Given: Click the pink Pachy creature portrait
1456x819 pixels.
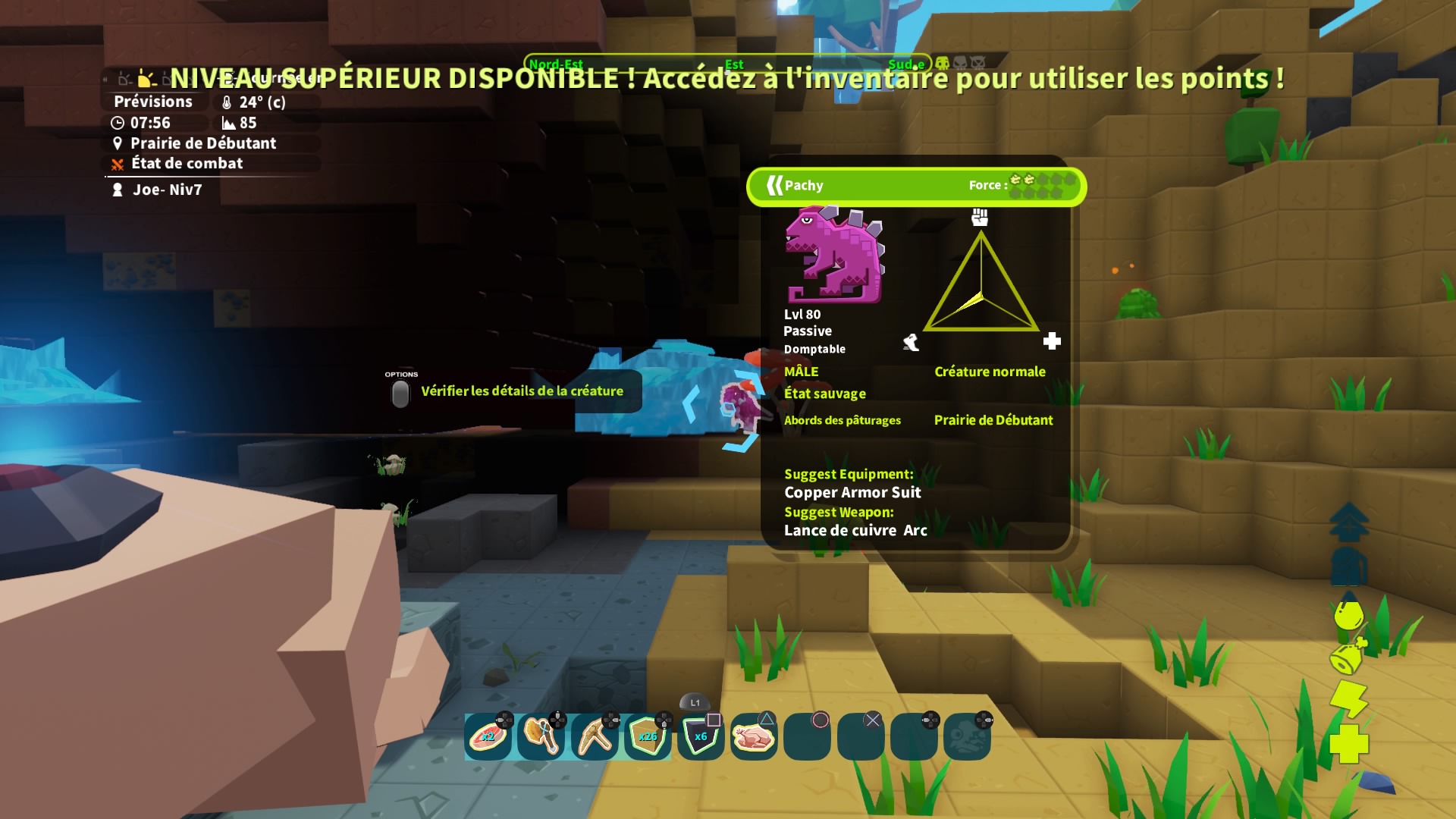Looking at the screenshot, I should tap(834, 255).
